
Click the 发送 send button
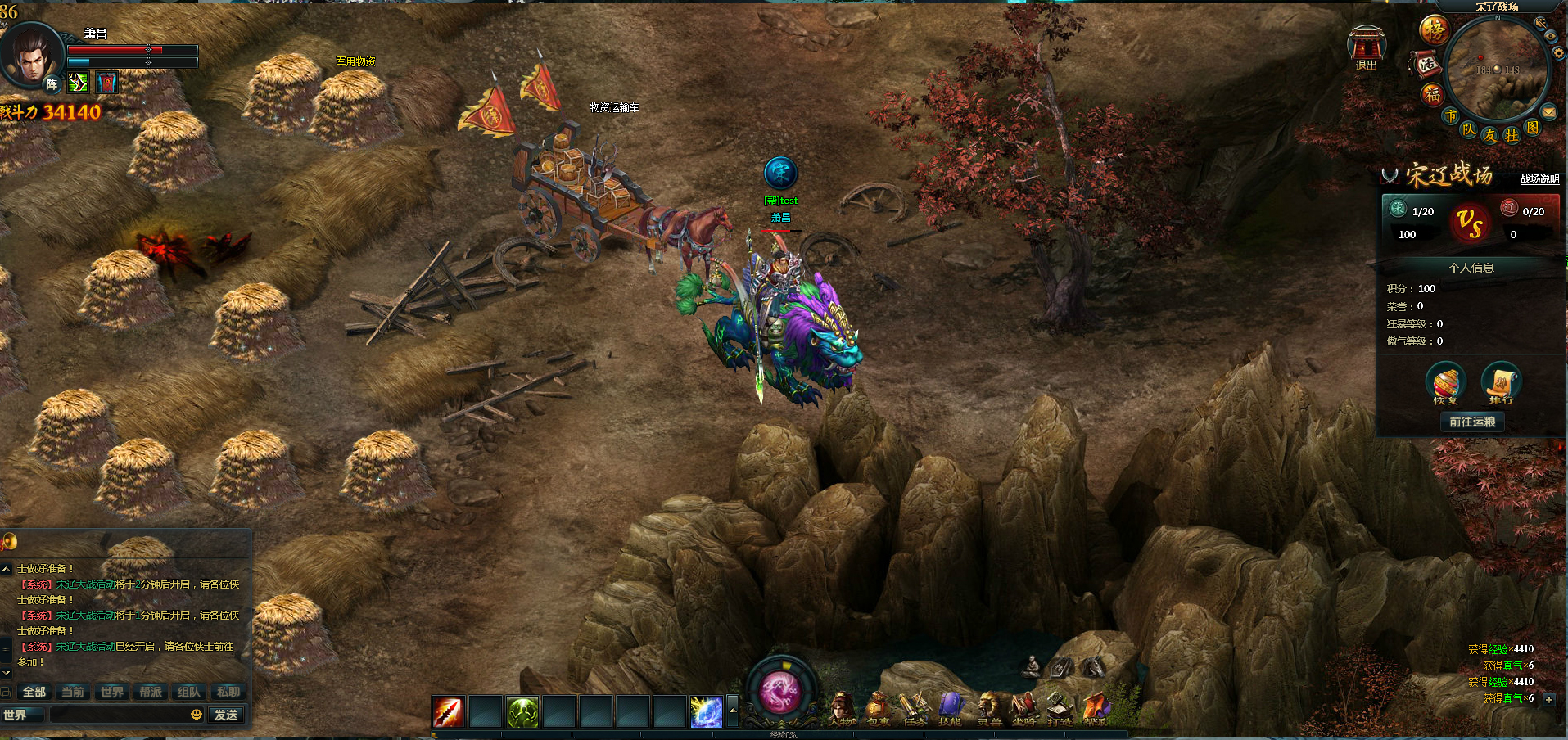226,715
